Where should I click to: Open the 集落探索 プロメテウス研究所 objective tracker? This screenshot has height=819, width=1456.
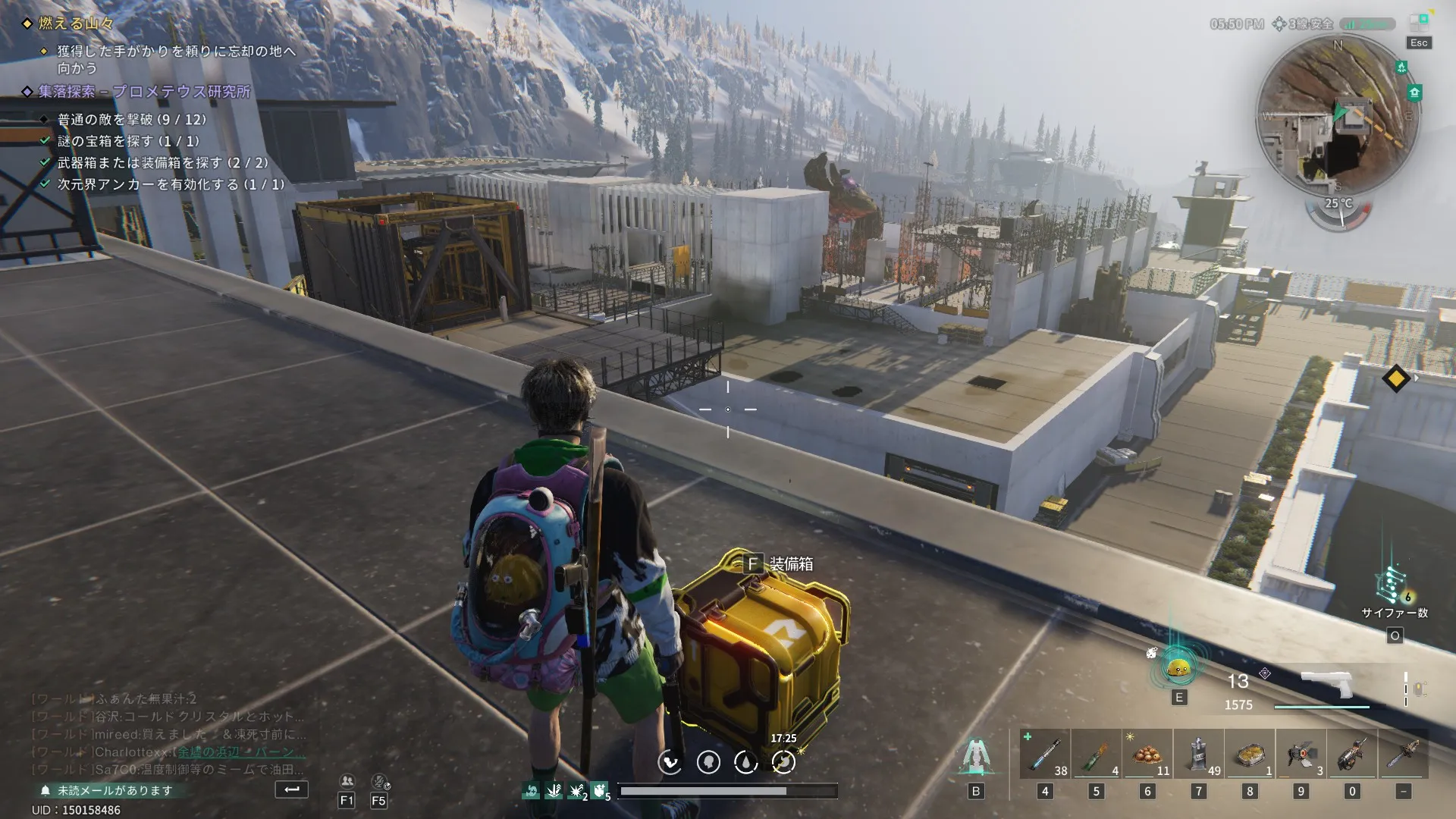pyautogui.click(x=144, y=92)
